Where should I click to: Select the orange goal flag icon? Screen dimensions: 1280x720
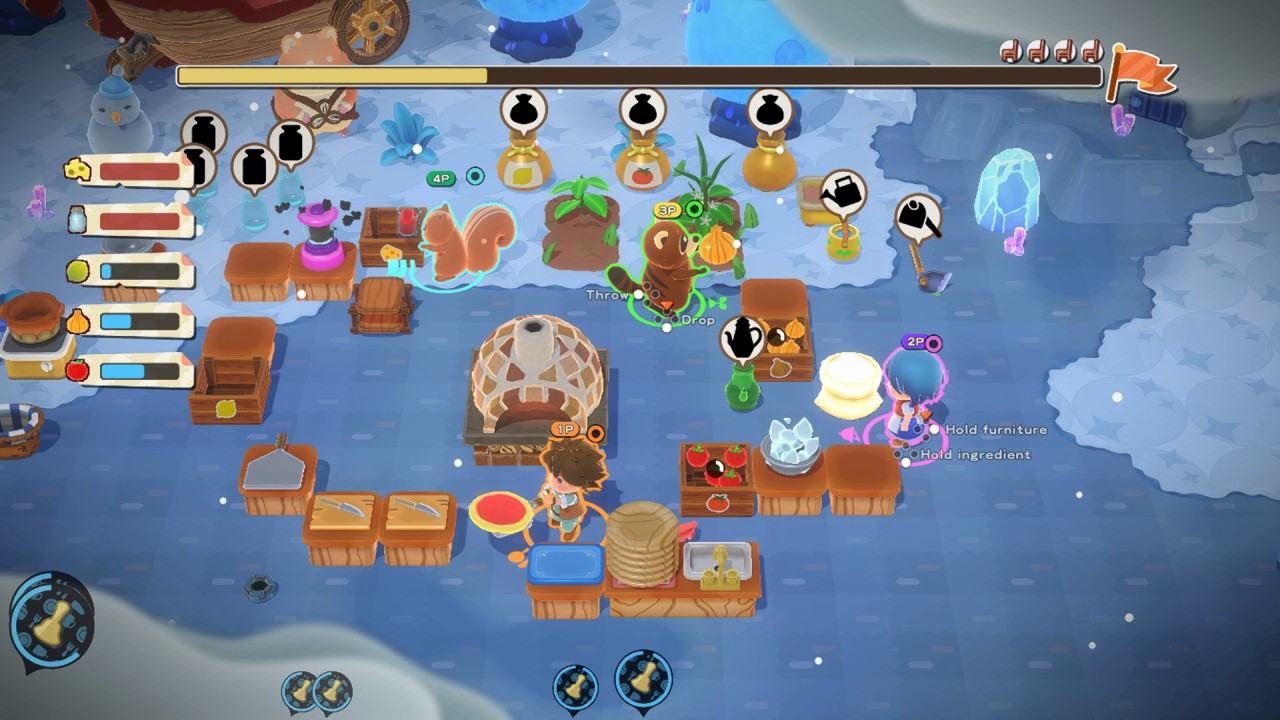coord(1142,72)
